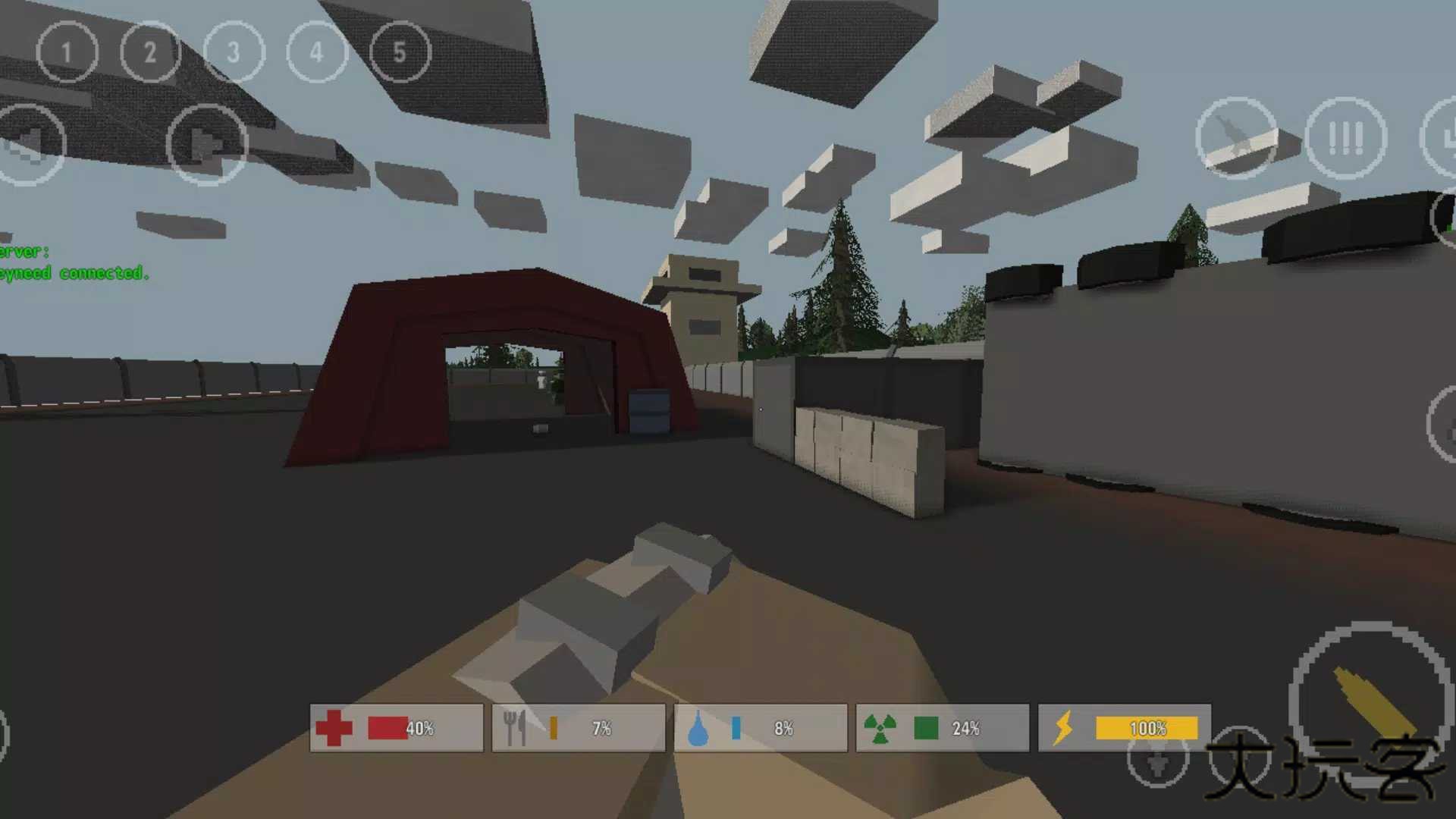The width and height of the screenshot is (1456, 819).
Task: Switch to hotbar slot 5
Action: point(400,52)
